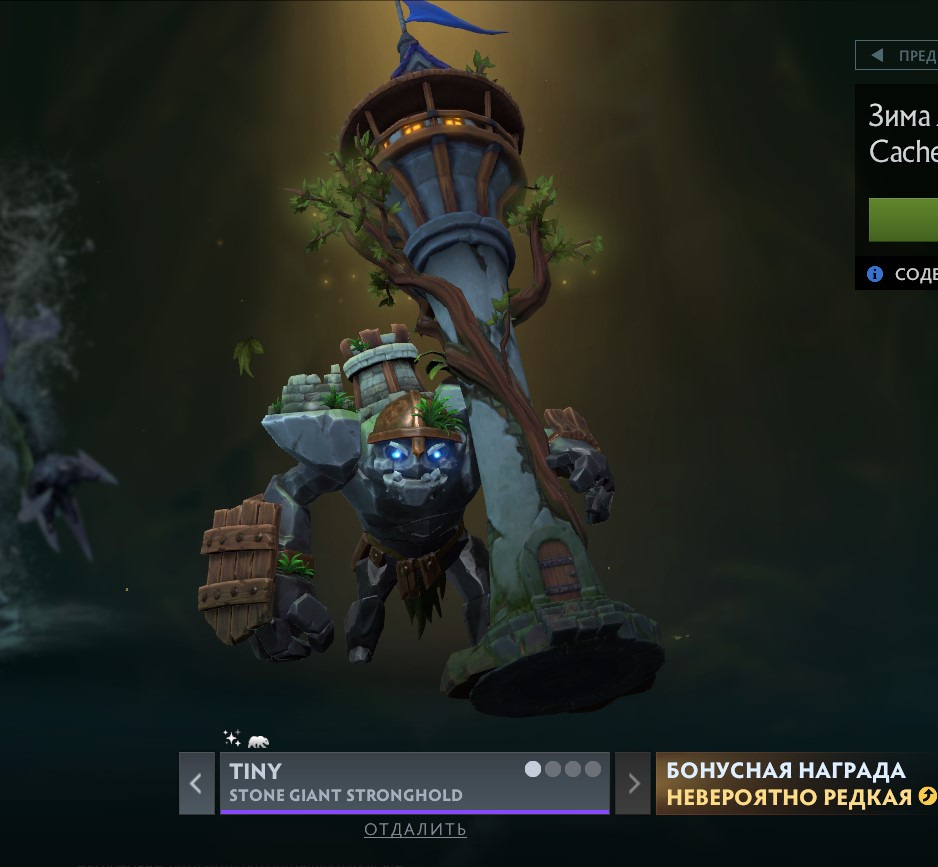Screen dimensions: 938x867
Task: Advance to the next item with right arrow
Action: pos(633,783)
